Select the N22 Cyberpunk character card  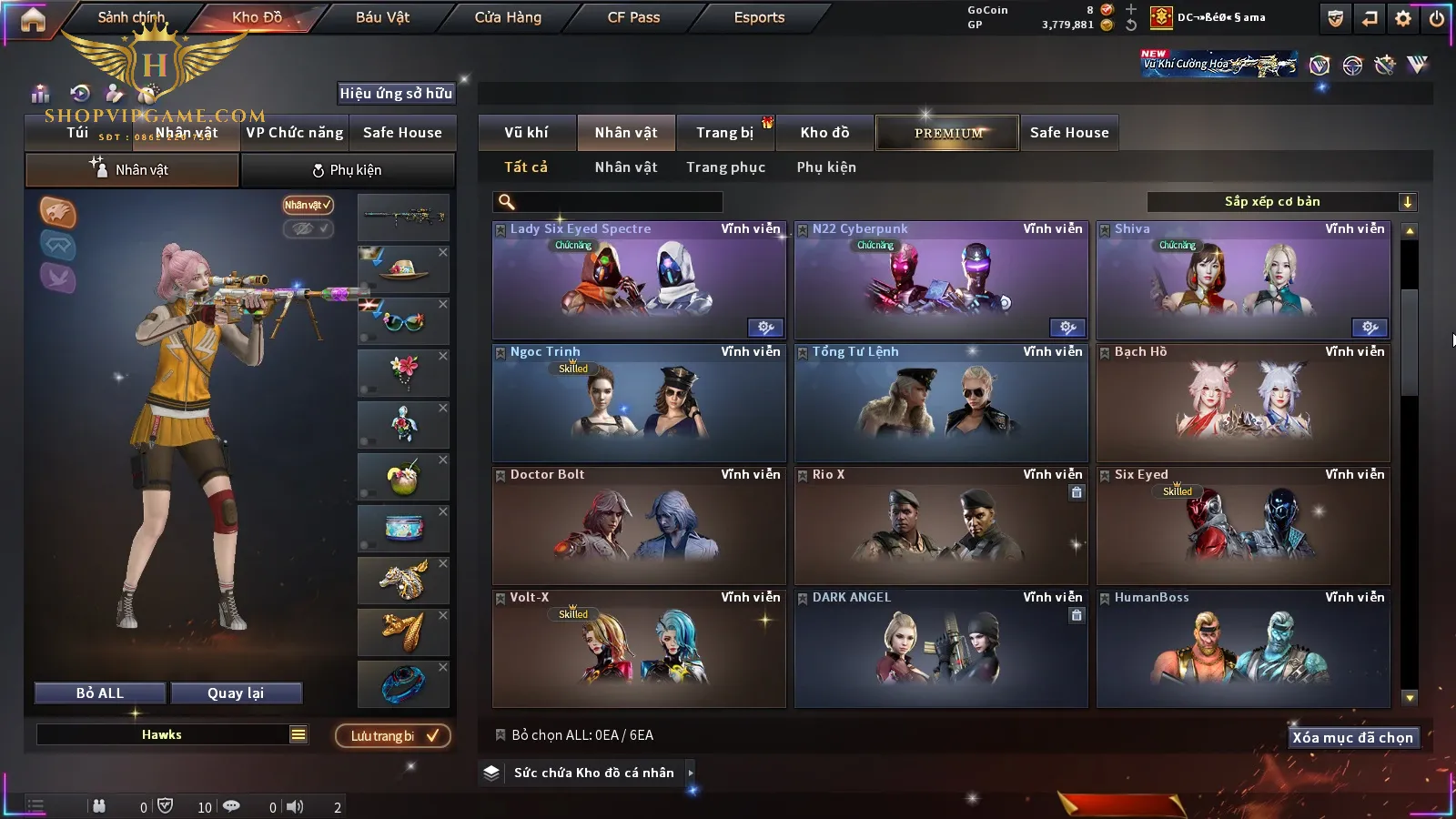click(x=941, y=280)
